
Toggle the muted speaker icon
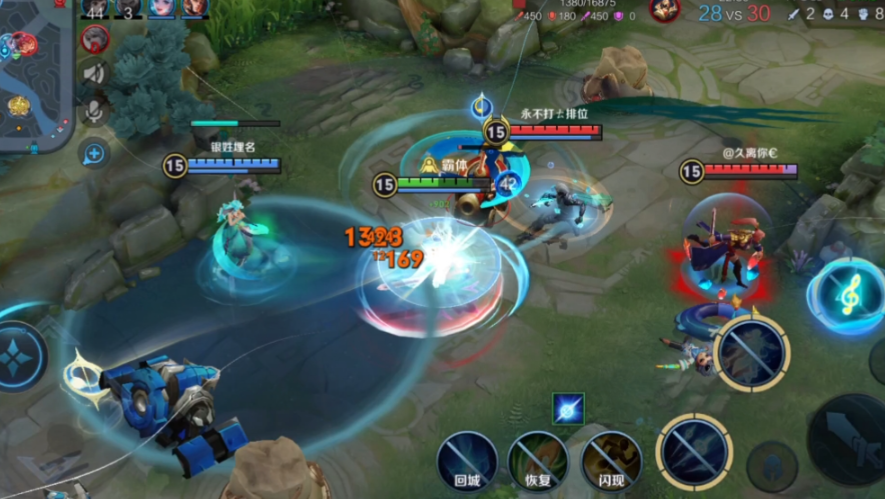pyautogui.click(x=95, y=73)
